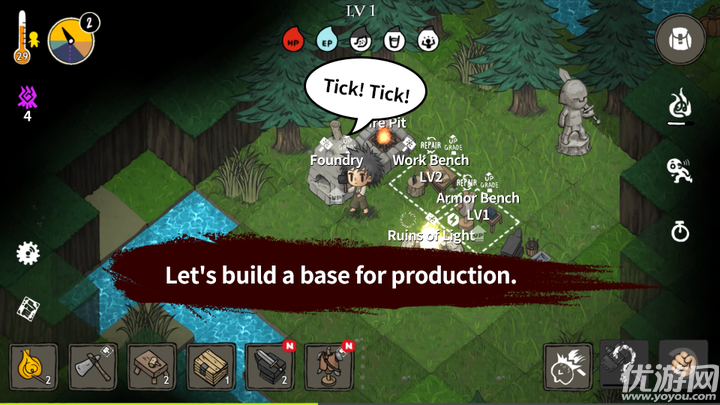The height and width of the screenshot is (405, 720).
Task: Open the backpack inventory
Action: point(680,42)
